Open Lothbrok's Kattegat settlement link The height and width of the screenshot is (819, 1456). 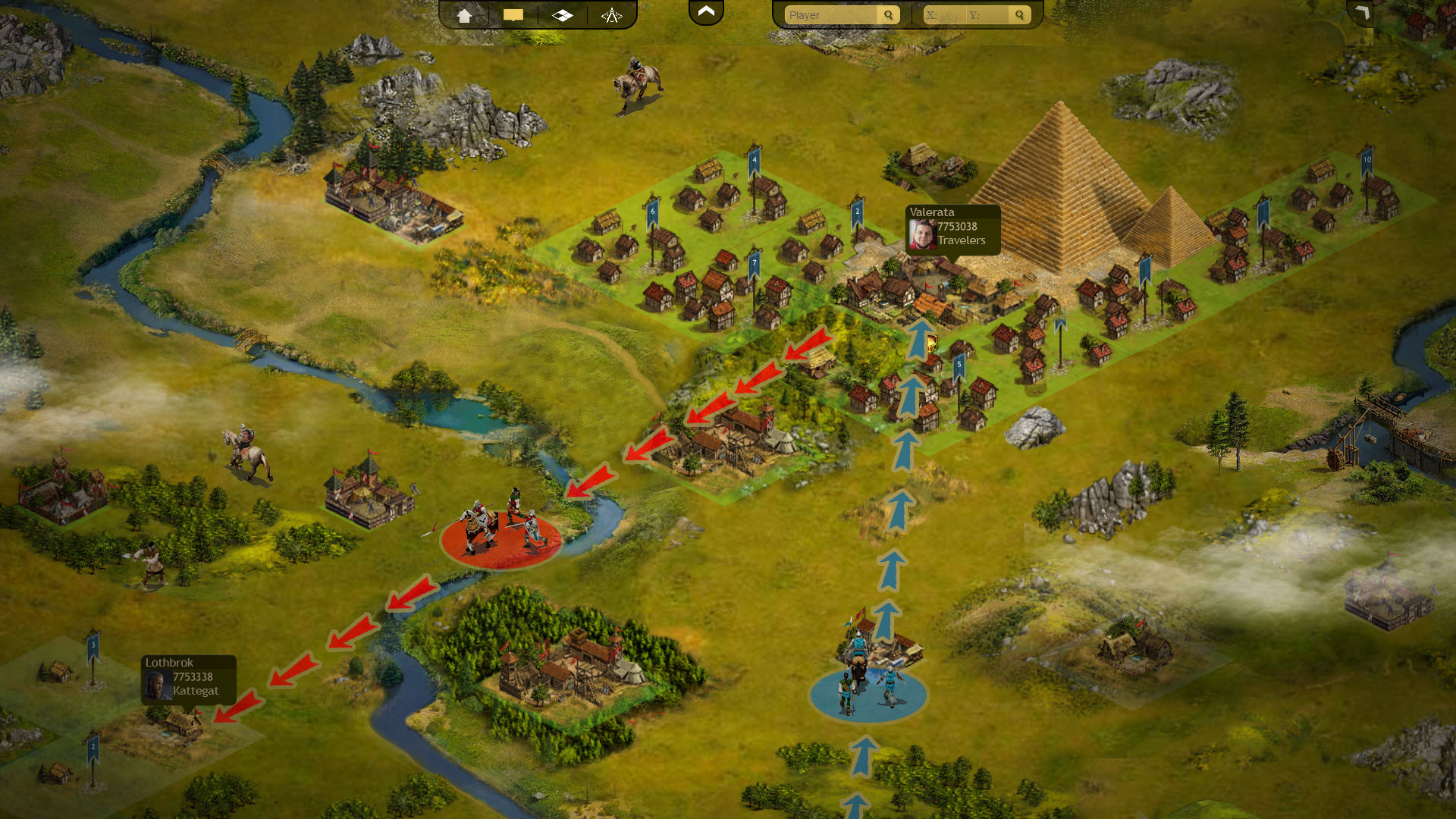tap(195, 691)
